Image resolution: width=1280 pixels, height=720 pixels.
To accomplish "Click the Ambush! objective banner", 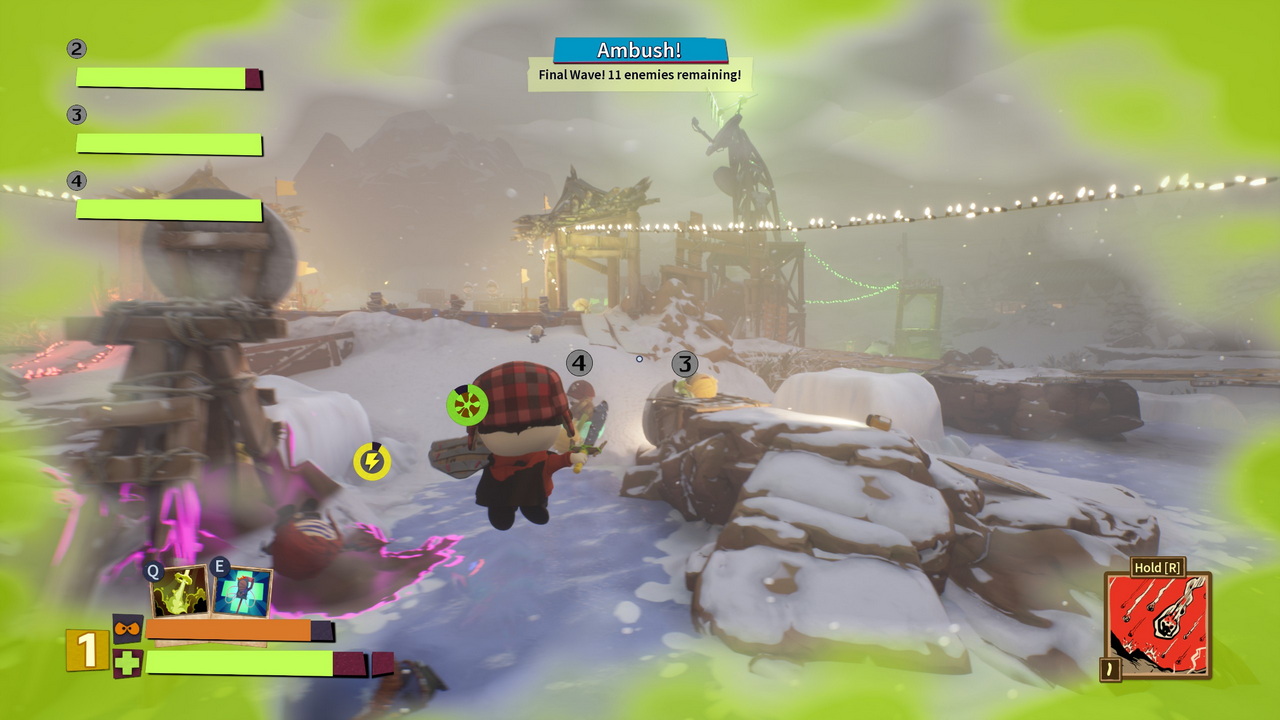I will [x=640, y=50].
